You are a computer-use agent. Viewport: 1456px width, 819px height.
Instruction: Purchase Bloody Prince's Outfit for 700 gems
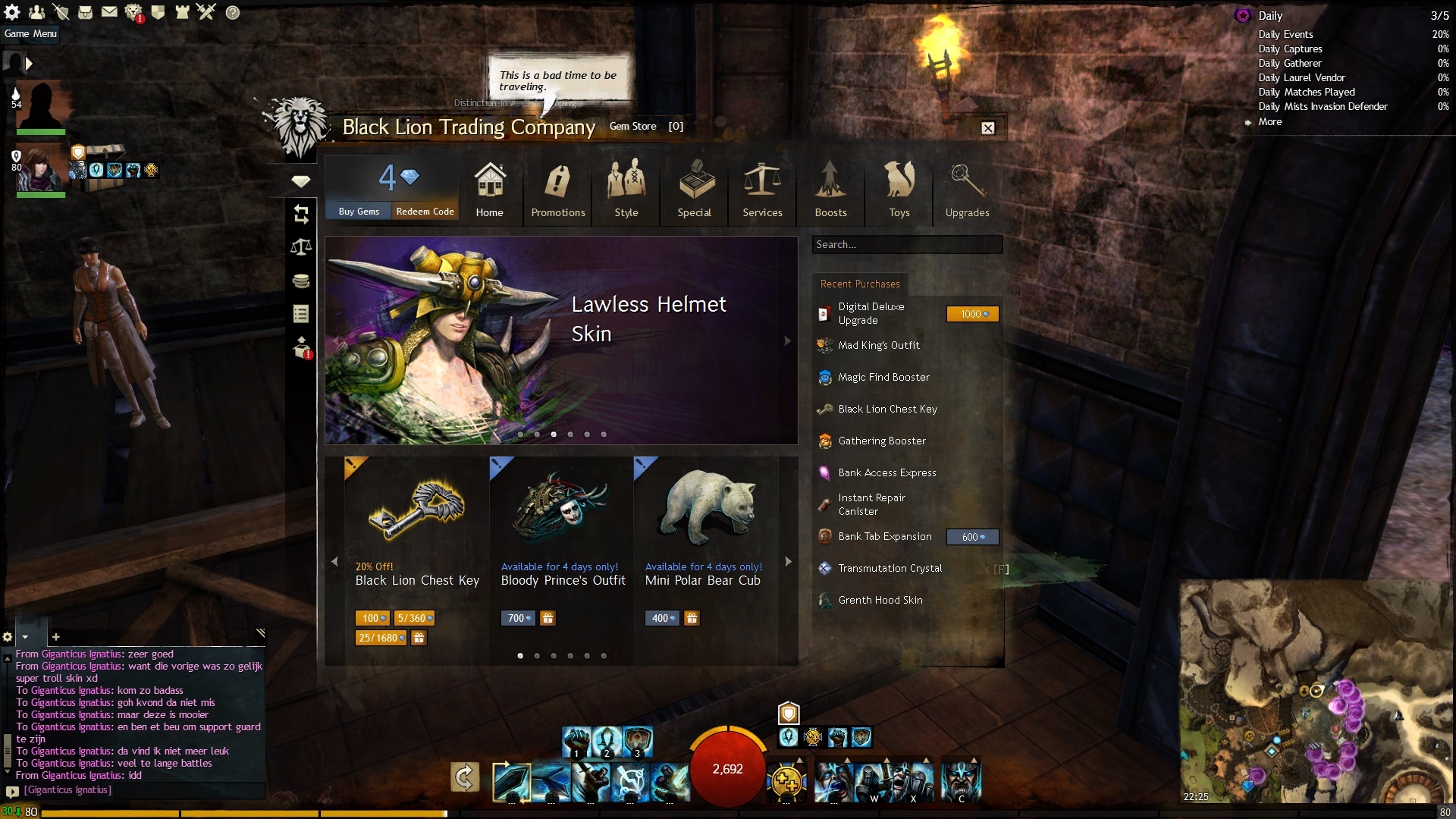[x=518, y=618]
